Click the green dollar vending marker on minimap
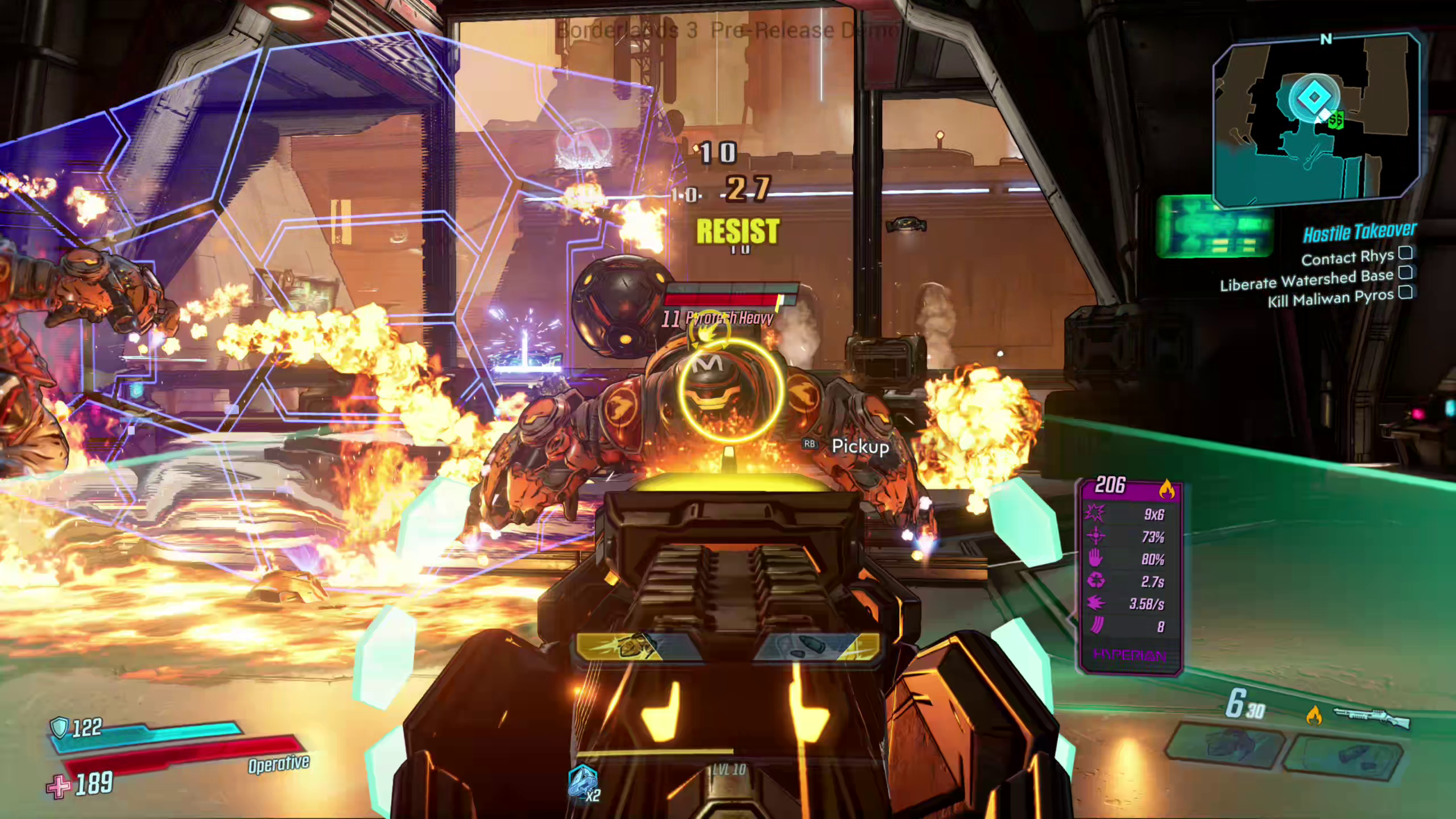Screen dimensions: 1456x819 1336,119
